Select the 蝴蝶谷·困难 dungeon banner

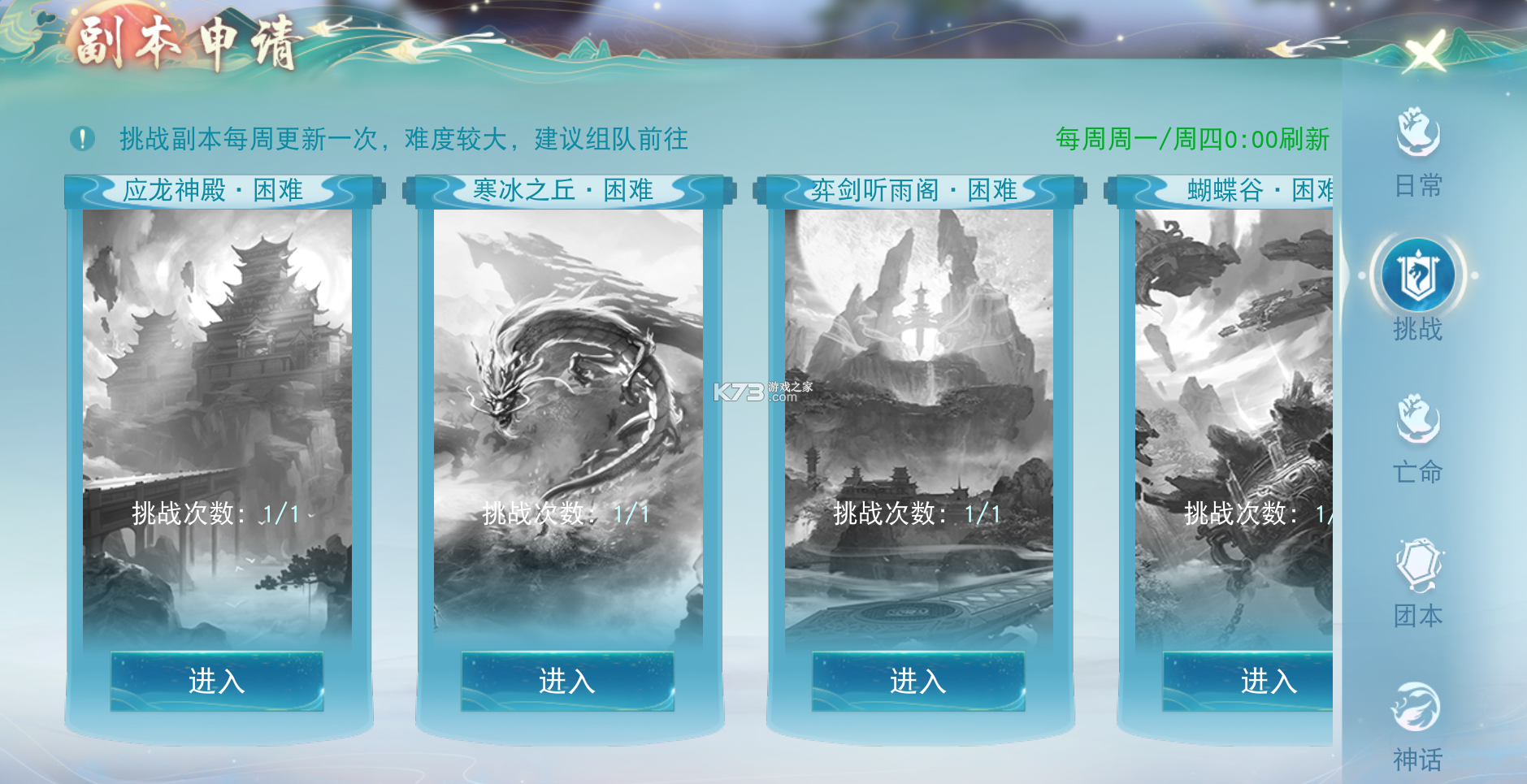coord(1259,189)
